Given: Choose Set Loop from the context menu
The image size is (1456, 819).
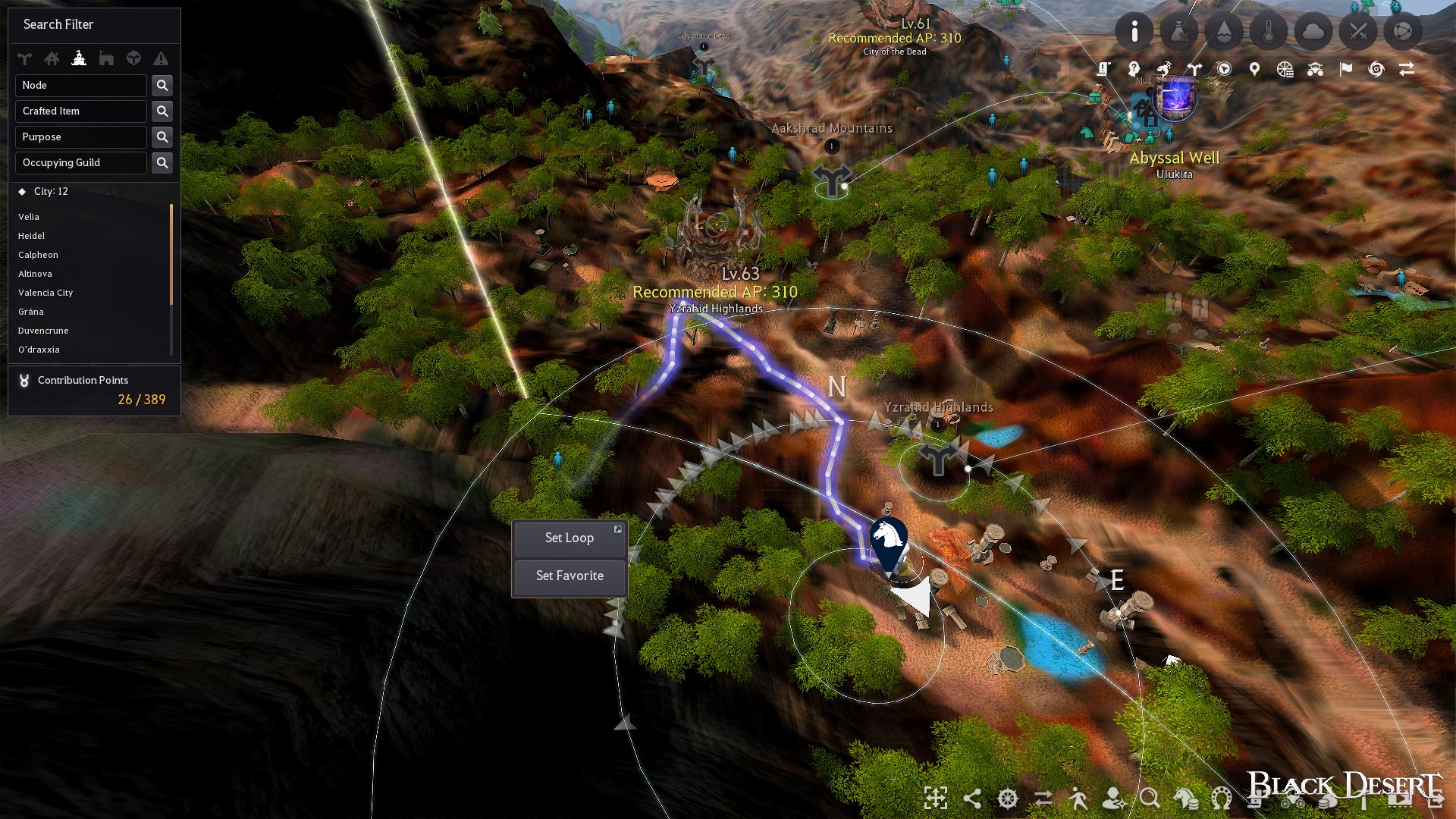Looking at the screenshot, I should coord(569,538).
